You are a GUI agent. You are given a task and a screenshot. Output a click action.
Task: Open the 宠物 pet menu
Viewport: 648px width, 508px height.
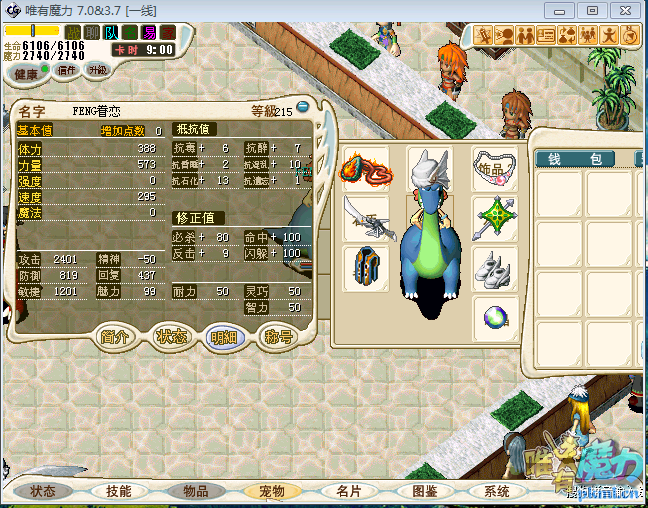(272, 491)
